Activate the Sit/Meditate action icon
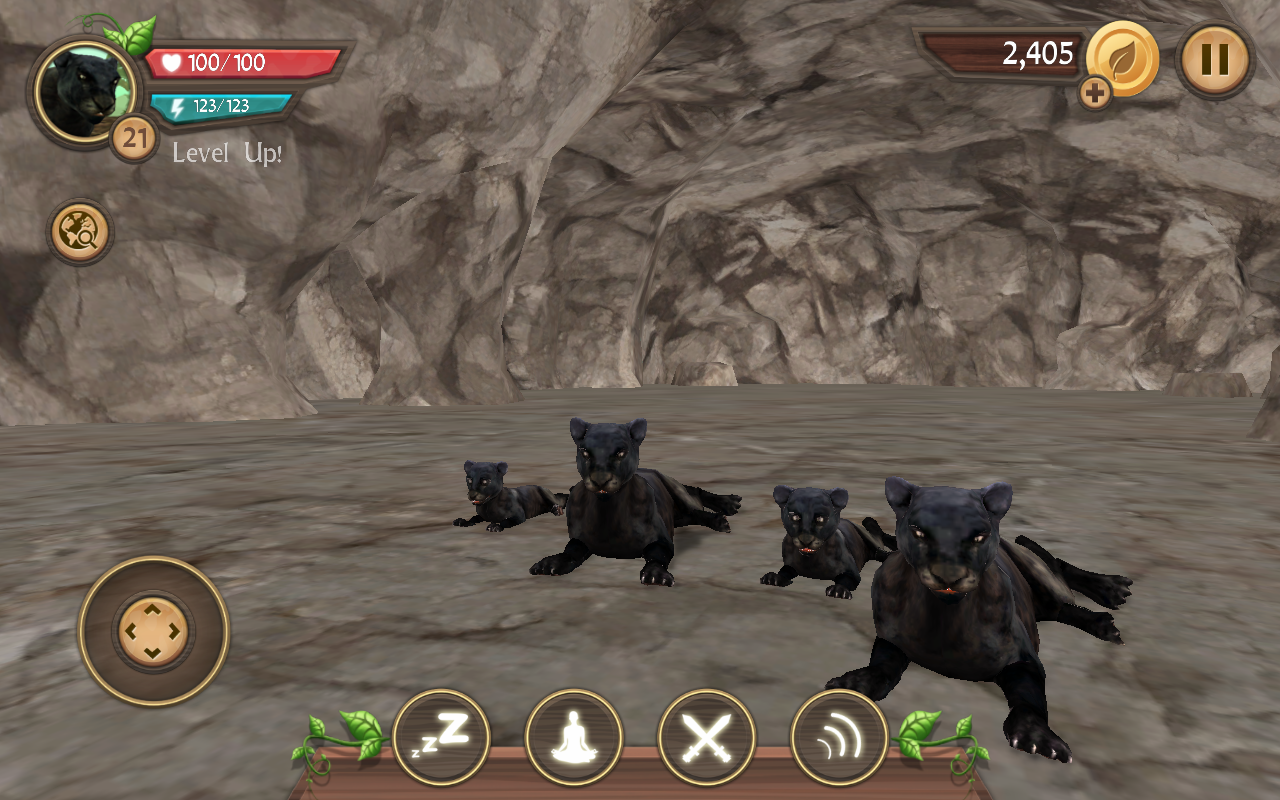This screenshot has width=1280, height=800. tap(573, 737)
